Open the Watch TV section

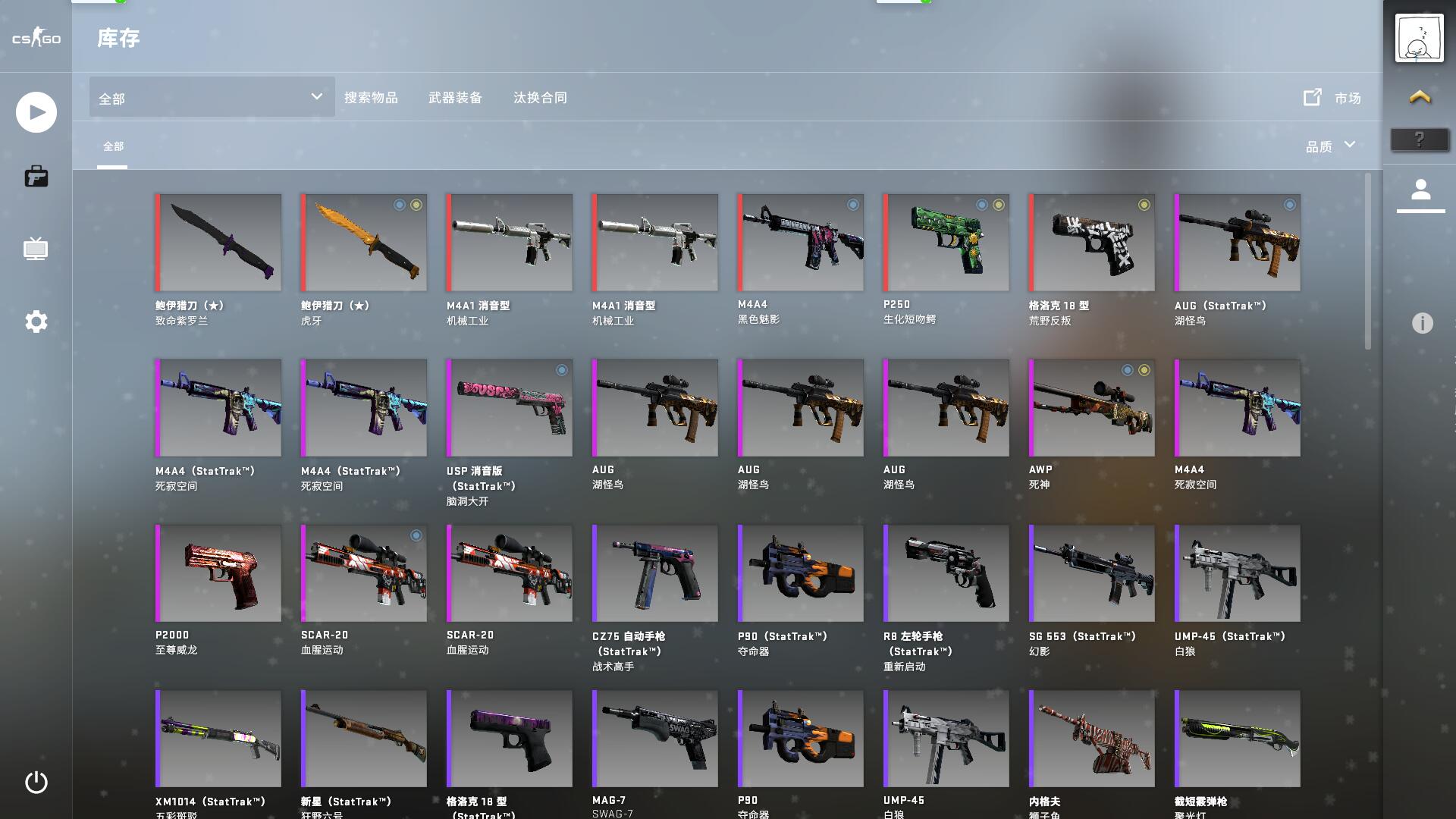36,249
